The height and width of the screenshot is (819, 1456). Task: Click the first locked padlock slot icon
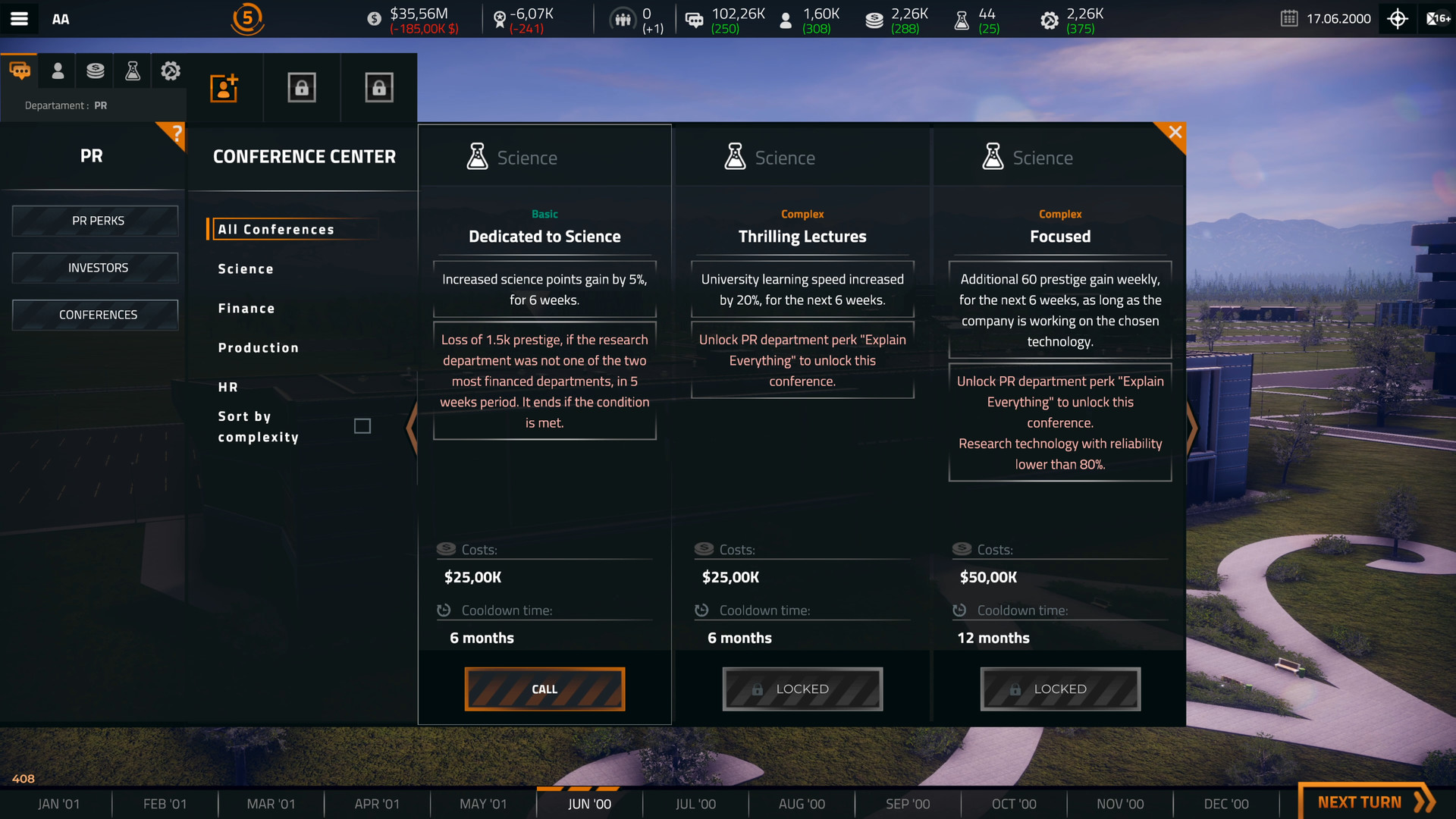pos(302,86)
